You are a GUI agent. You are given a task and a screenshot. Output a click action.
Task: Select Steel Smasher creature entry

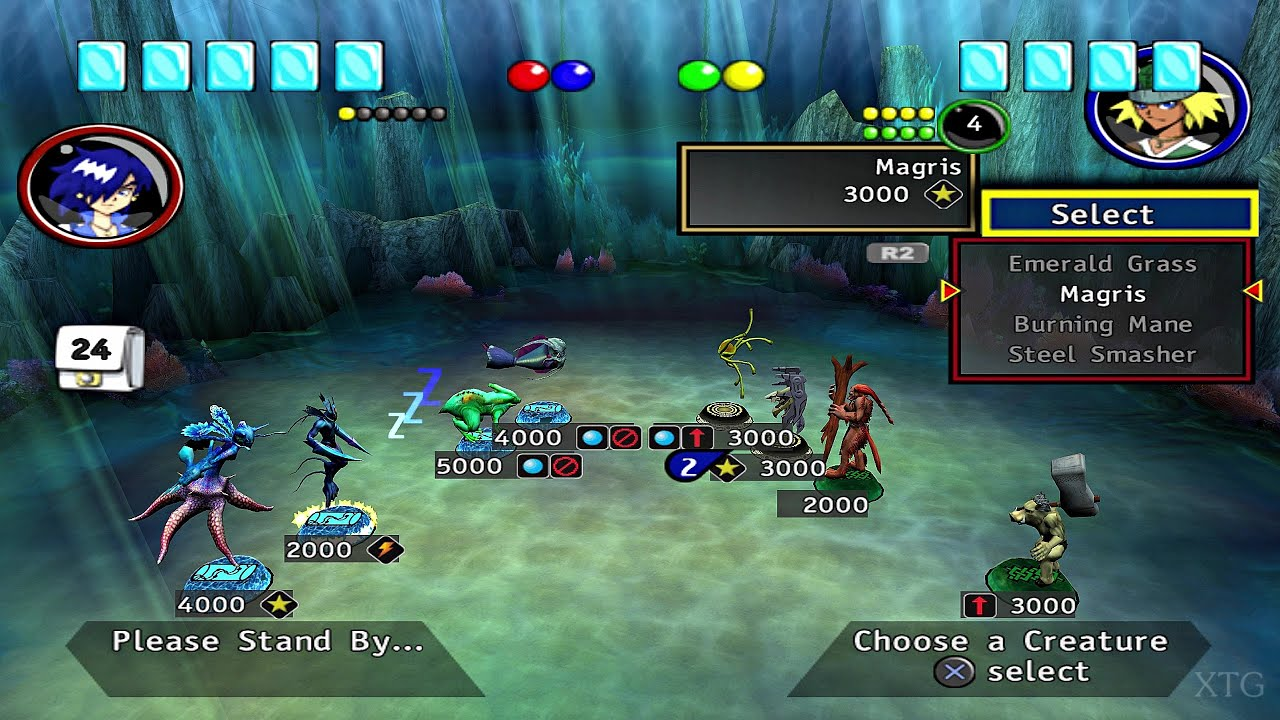tap(1102, 354)
